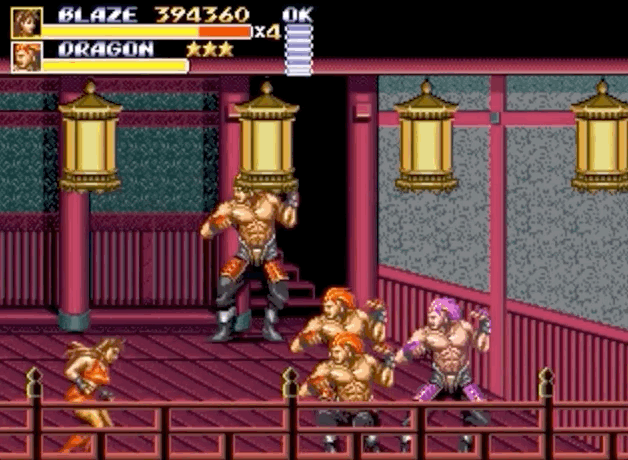Select the Dragon enemy portrait

[x=26, y=57]
